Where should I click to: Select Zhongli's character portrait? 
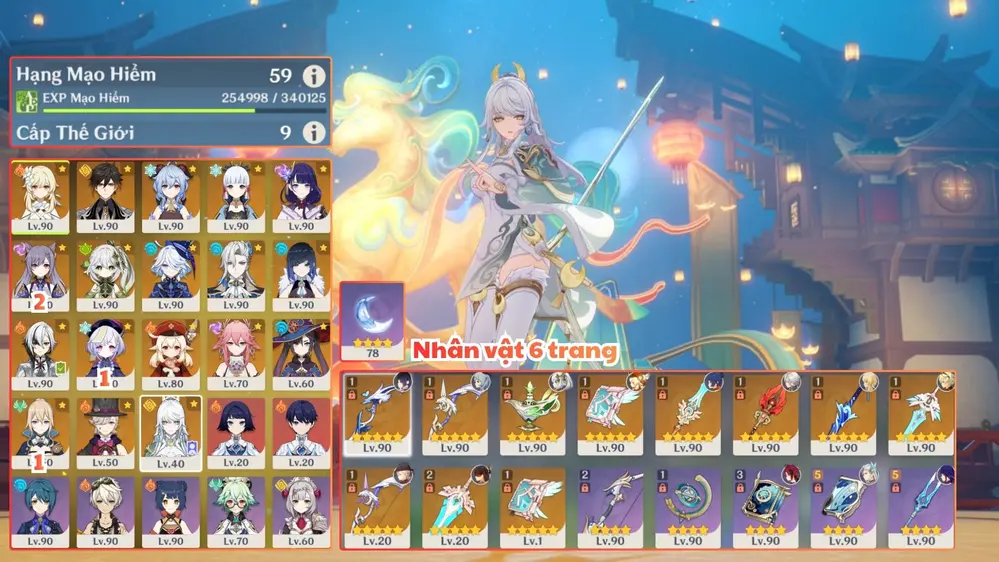tap(106, 192)
